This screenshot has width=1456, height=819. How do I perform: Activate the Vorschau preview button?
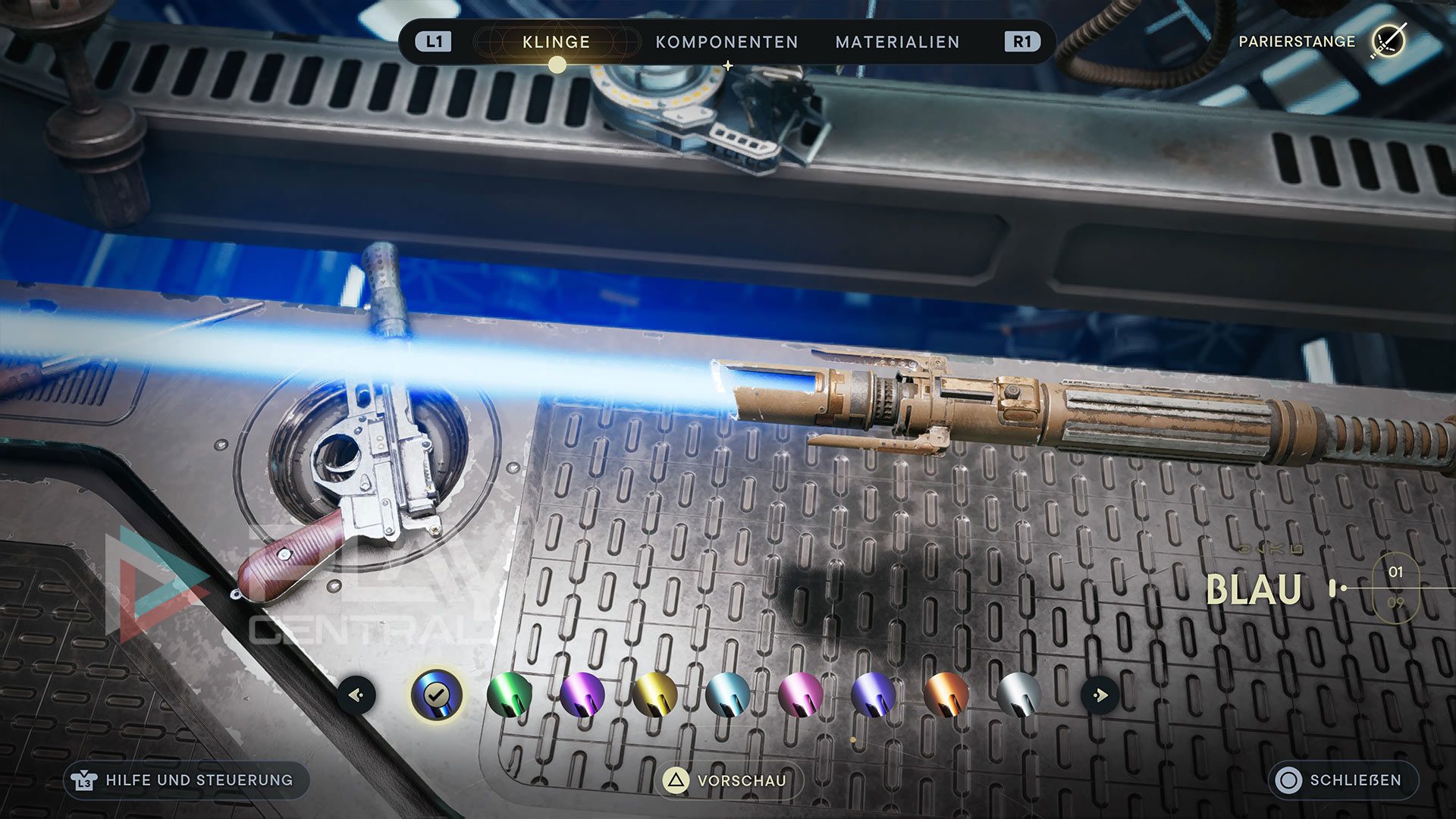coord(728,780)
